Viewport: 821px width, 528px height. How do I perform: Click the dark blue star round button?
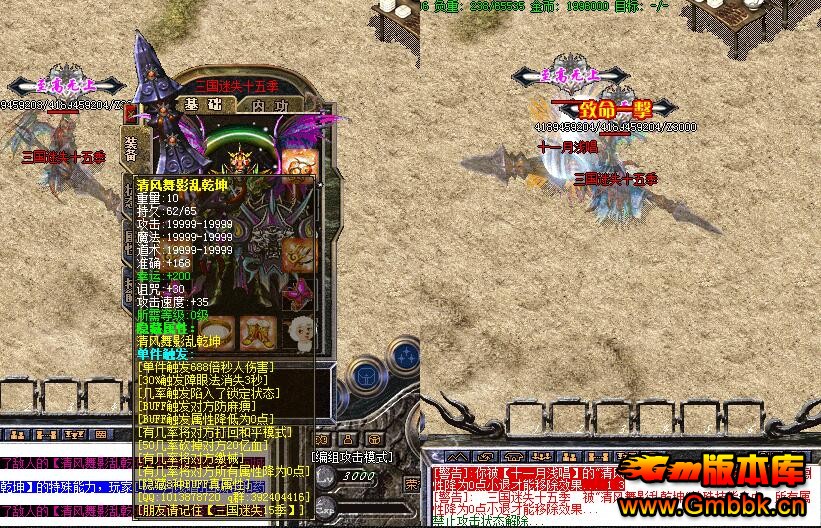[404, 357]
